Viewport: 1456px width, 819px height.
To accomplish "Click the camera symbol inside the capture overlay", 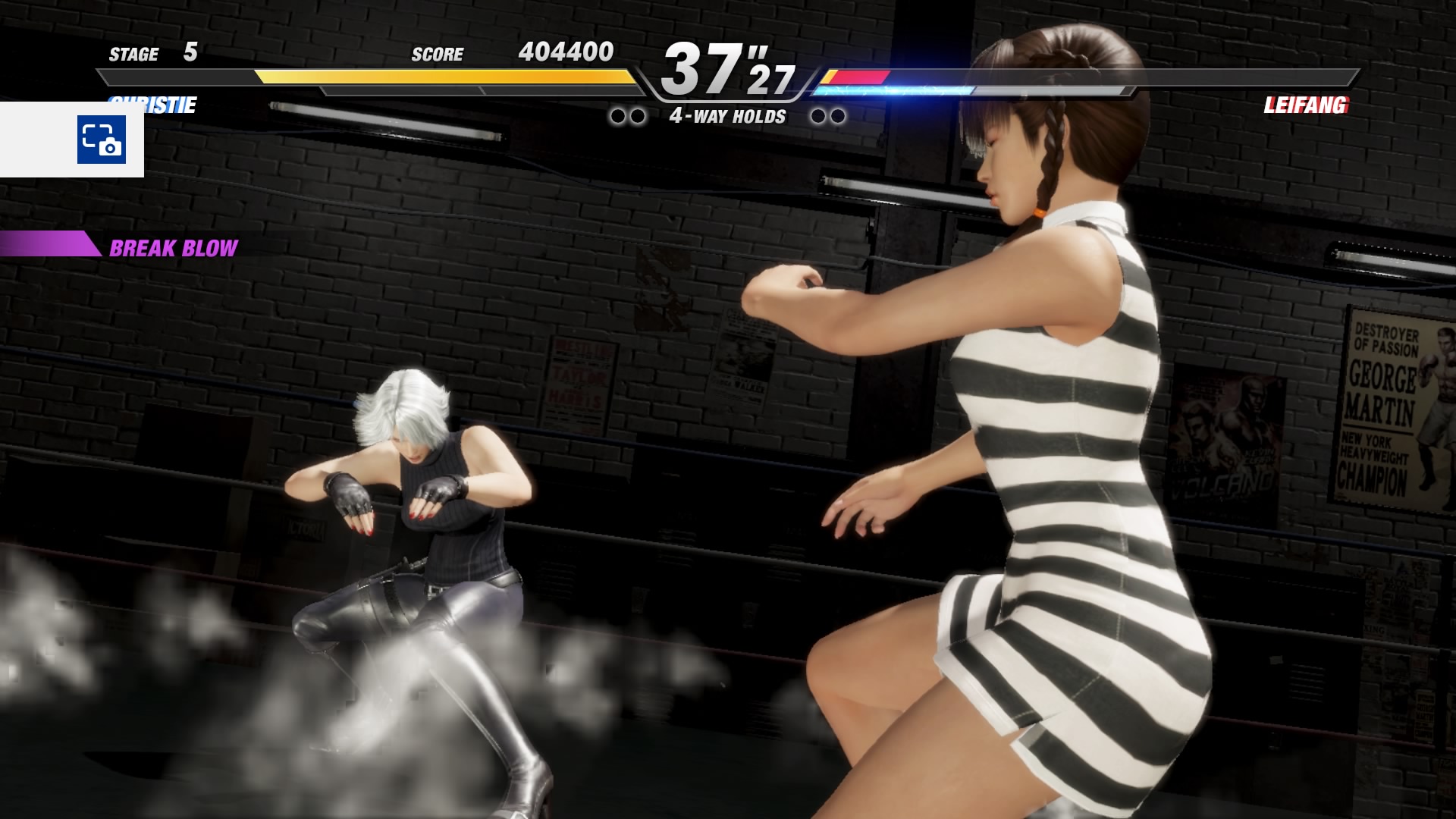I will click(112, 147).
